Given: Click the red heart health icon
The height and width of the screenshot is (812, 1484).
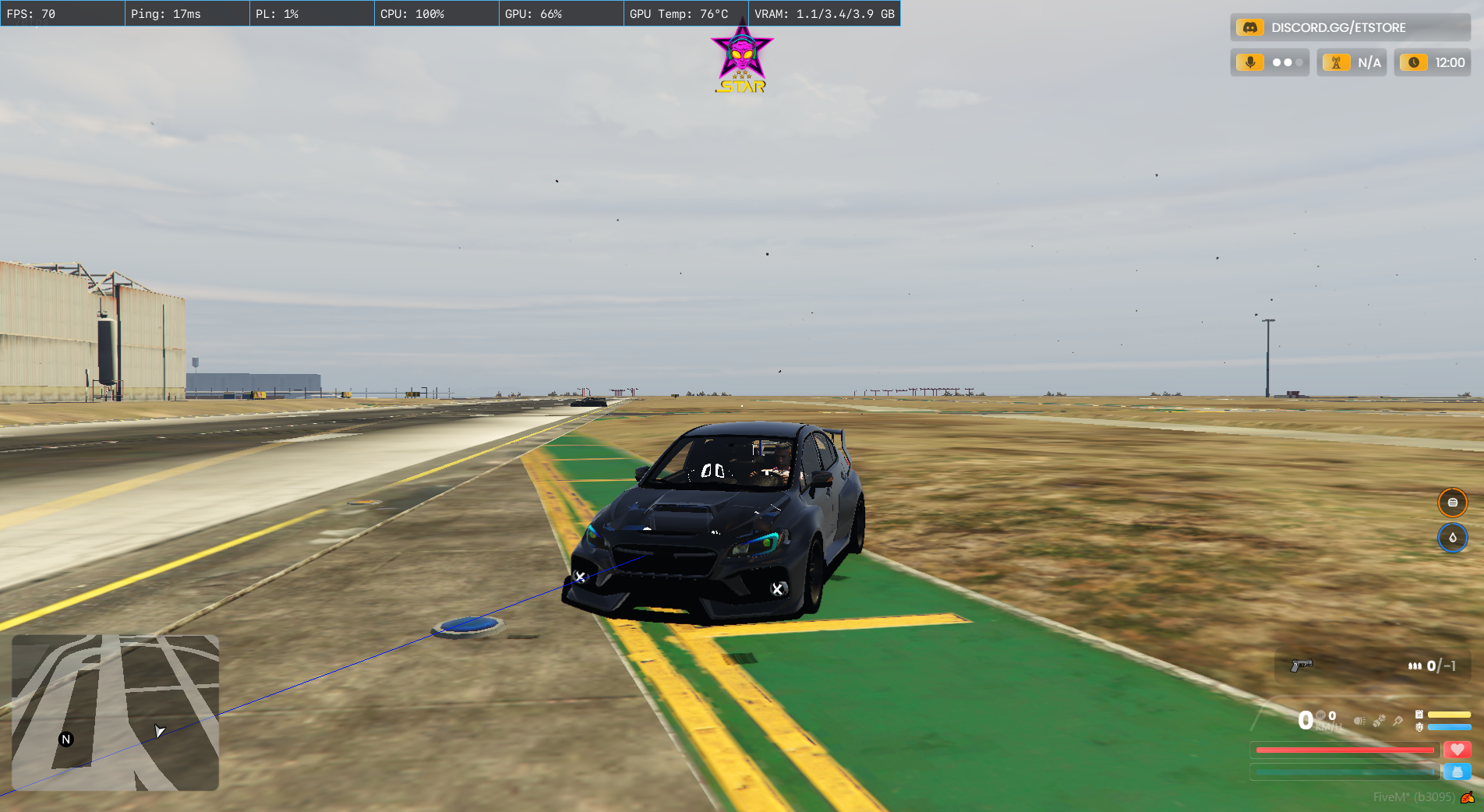Looking at the screenshot, I should coord(1457,750).
